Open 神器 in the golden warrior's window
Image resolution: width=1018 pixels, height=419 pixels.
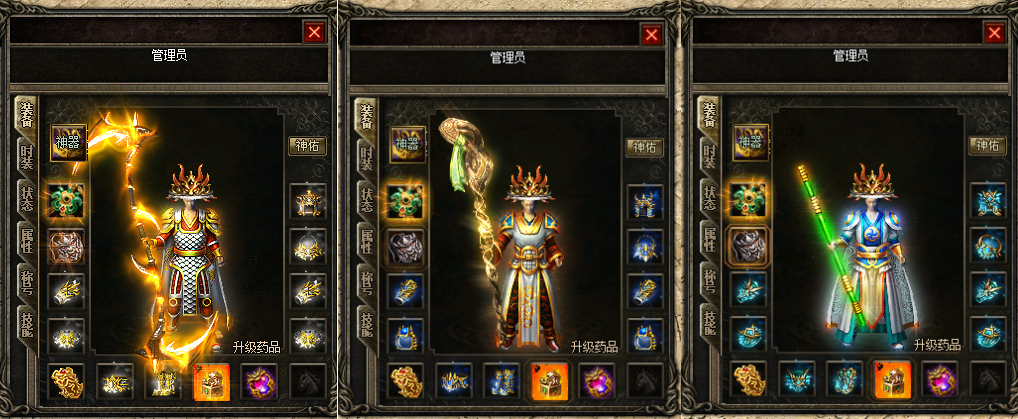coord(67,143)
